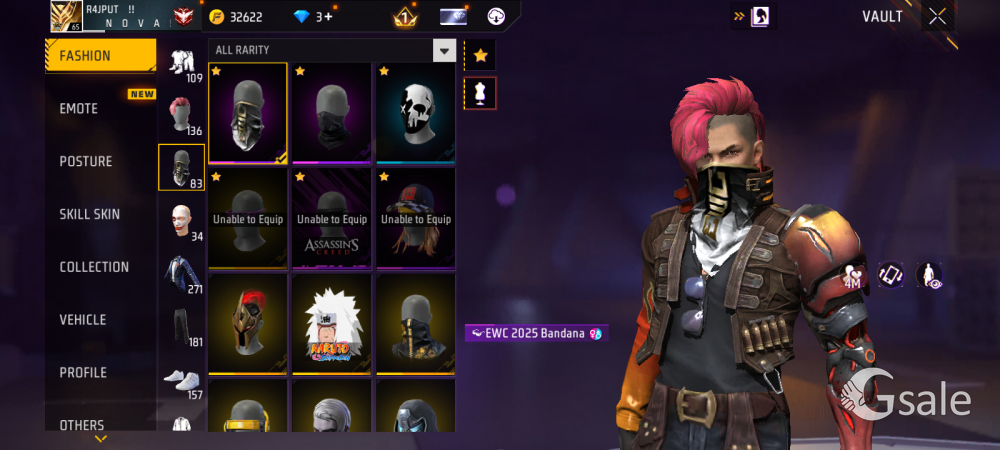
Task: Close the Vault with the X button
Action: click(x=937, y=16)
